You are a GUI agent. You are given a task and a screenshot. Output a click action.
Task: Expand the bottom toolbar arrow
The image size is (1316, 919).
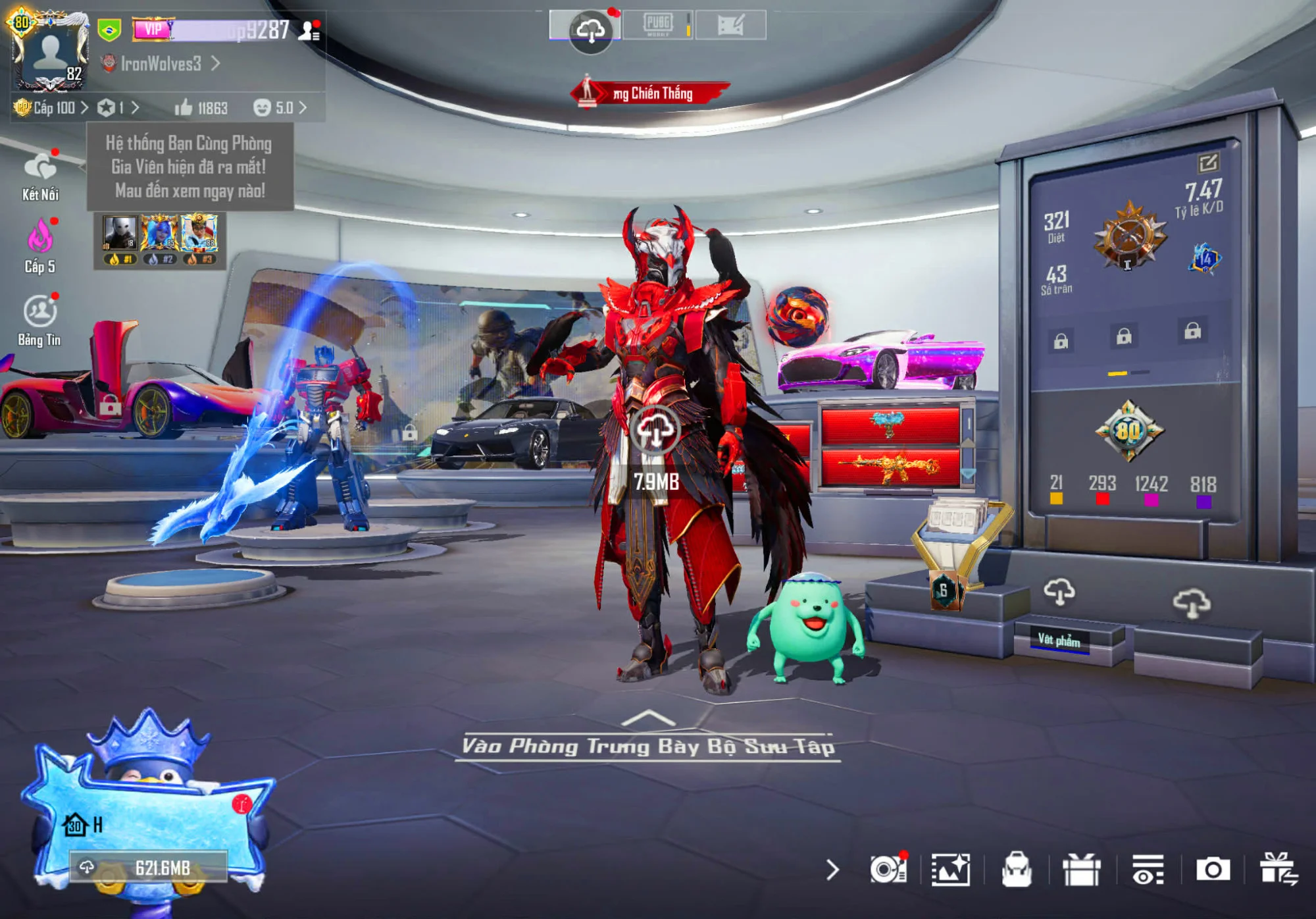(x=832, y=870)
